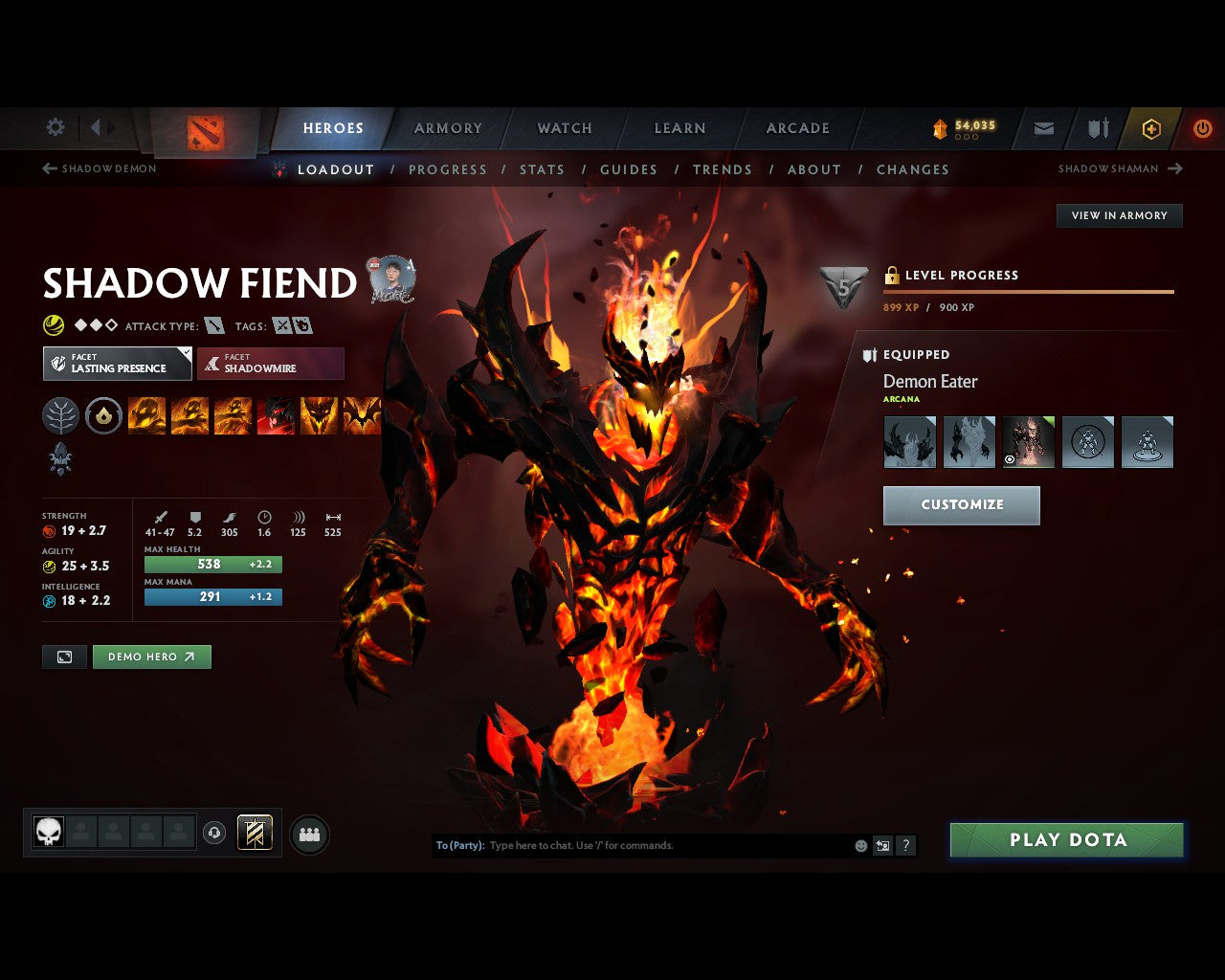Expand the next hero arrow to Shadow Shaman

pyautogui.click(x=1175, y=168)
